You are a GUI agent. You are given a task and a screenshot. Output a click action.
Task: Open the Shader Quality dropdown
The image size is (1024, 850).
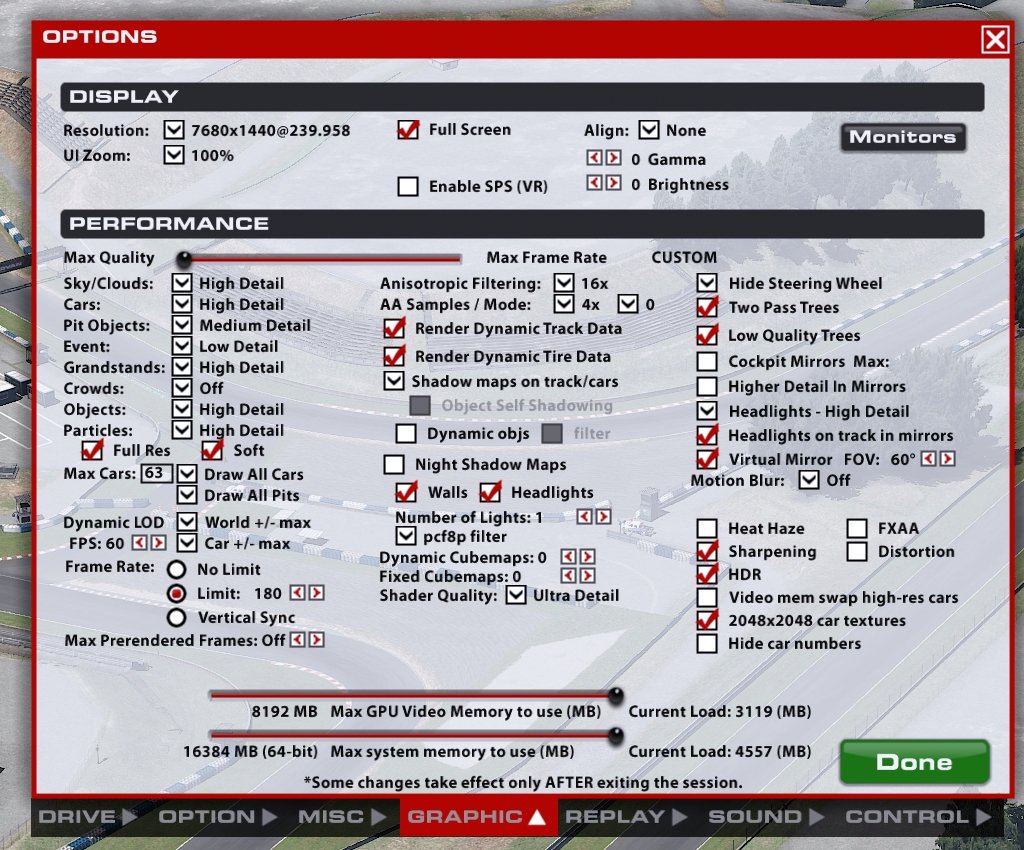pyautogui.click(x=516, y=596)
